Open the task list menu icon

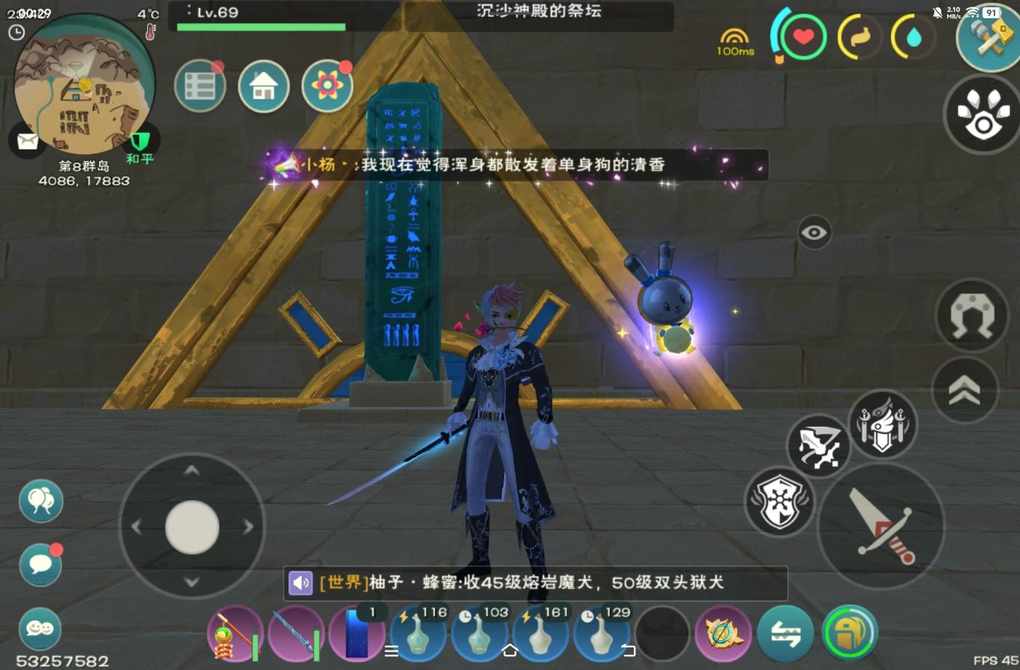point(200,87)
